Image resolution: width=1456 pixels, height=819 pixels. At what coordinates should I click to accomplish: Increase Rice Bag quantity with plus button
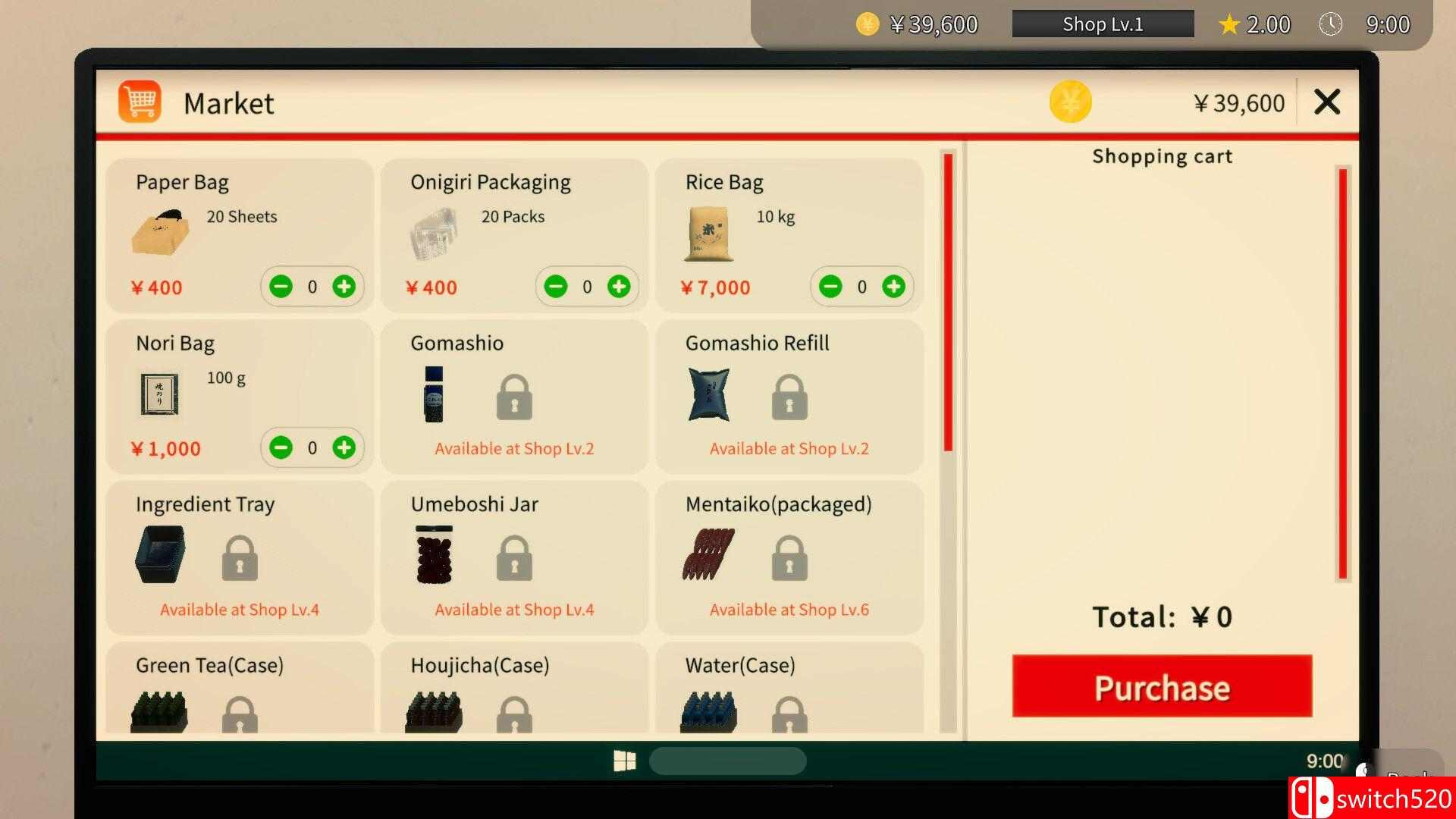(x=893, y=287)
